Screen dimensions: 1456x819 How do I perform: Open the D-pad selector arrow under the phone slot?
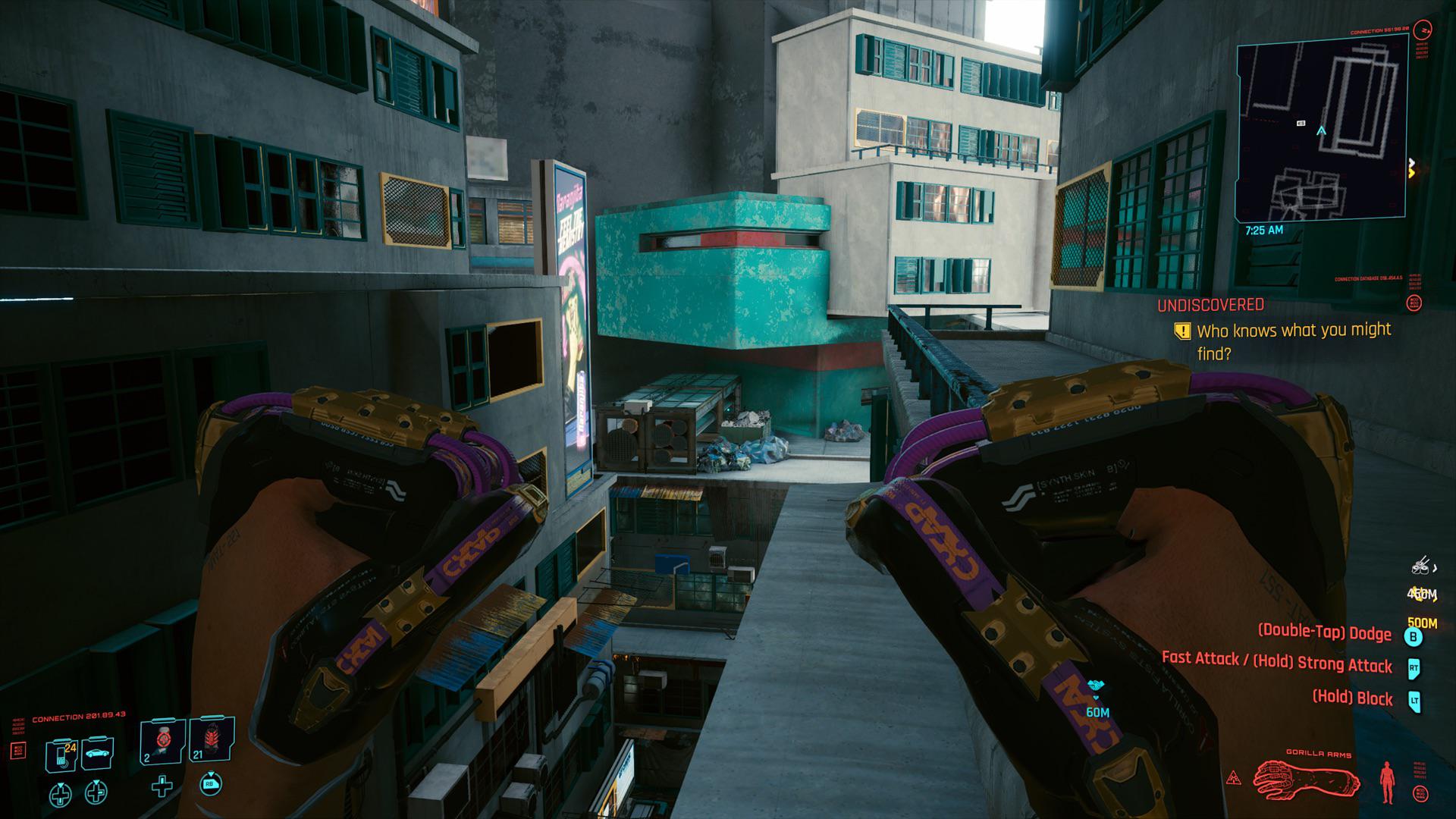click(61, 794)
